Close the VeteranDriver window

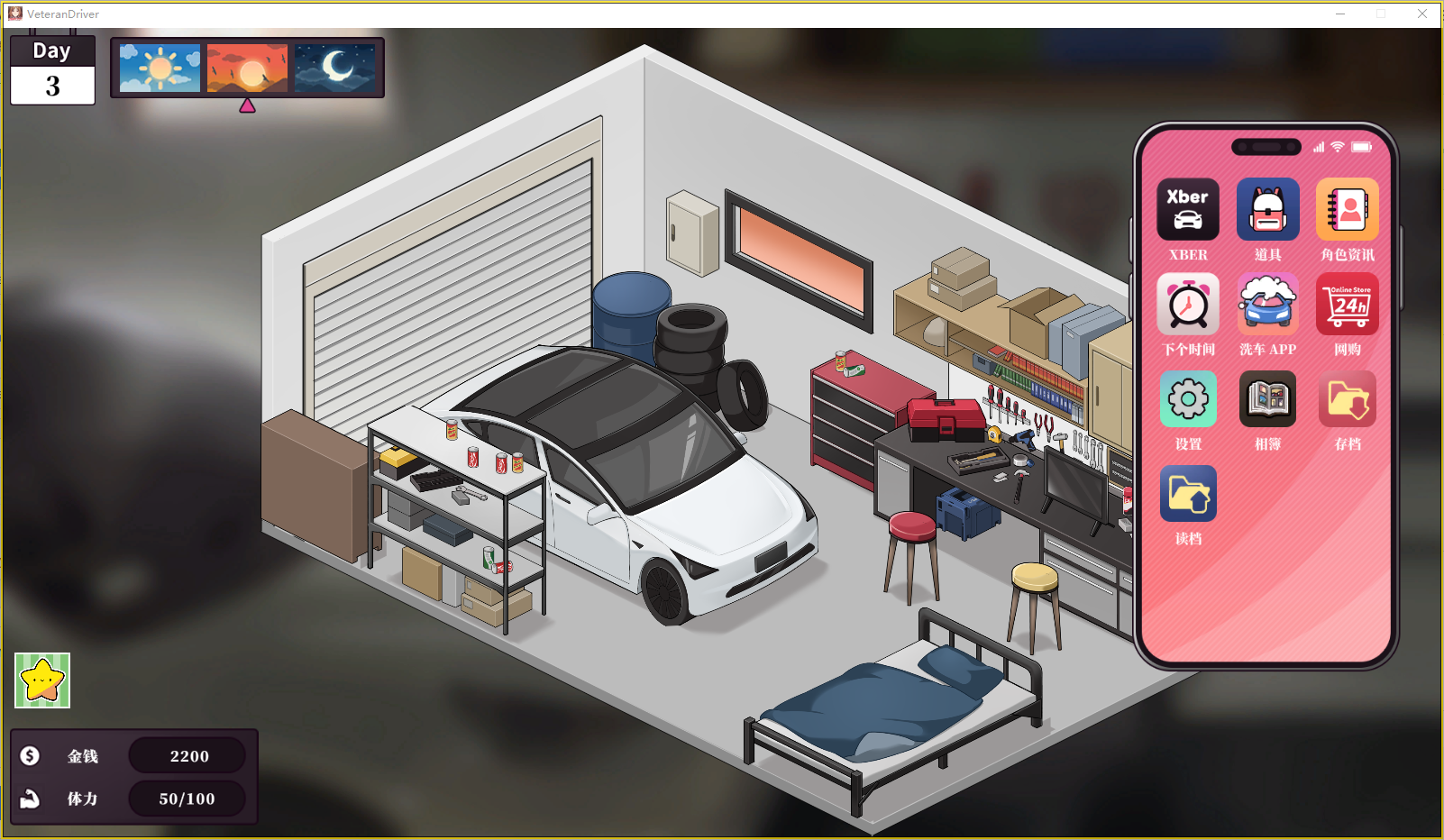point(1422,14)
